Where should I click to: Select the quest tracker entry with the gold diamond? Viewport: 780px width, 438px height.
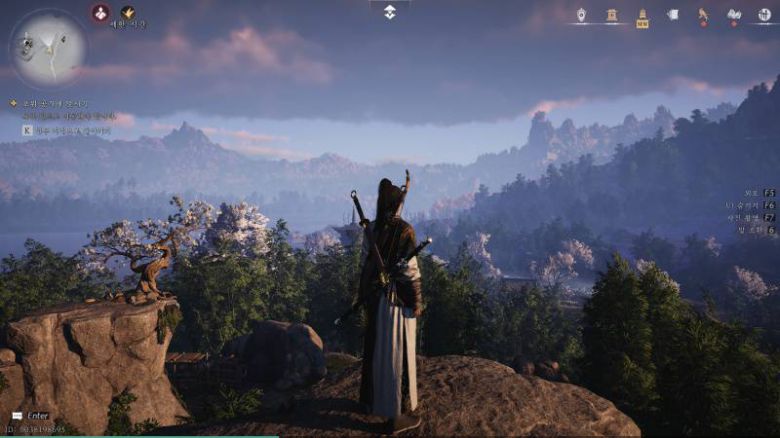pyautogui.click(x=50, y=104)
